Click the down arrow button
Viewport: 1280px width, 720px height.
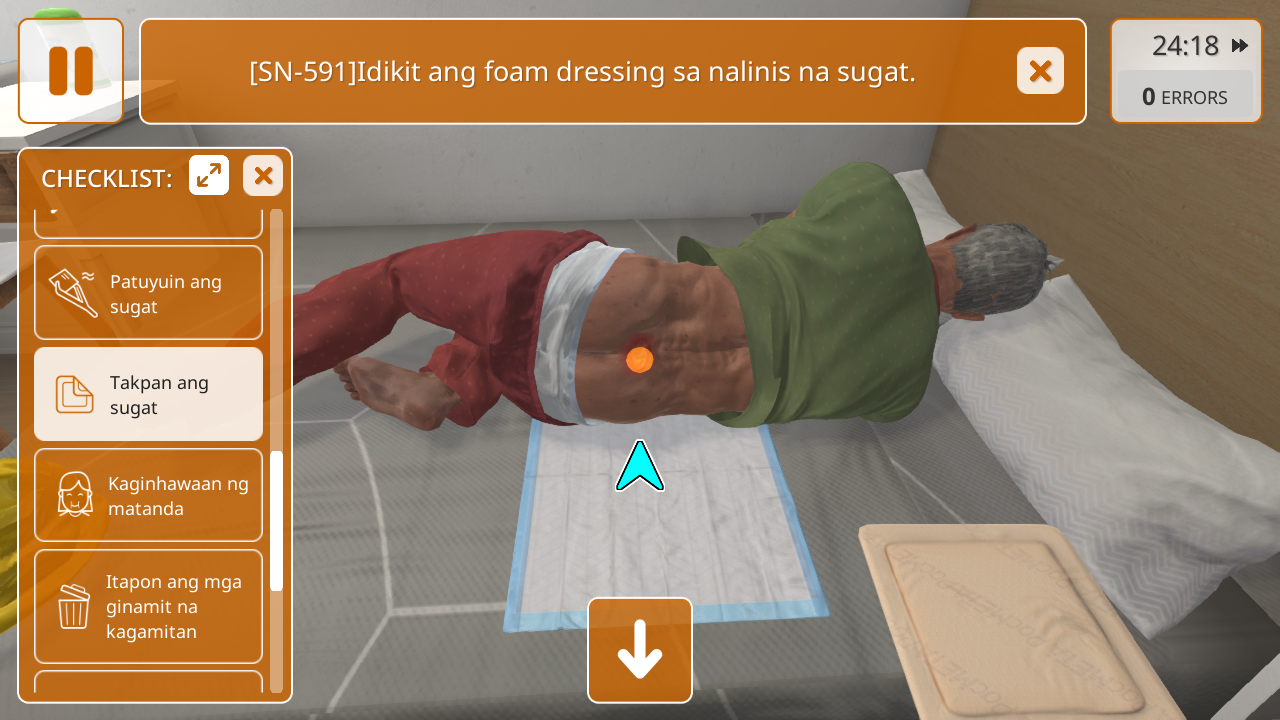tap(640, 650)
